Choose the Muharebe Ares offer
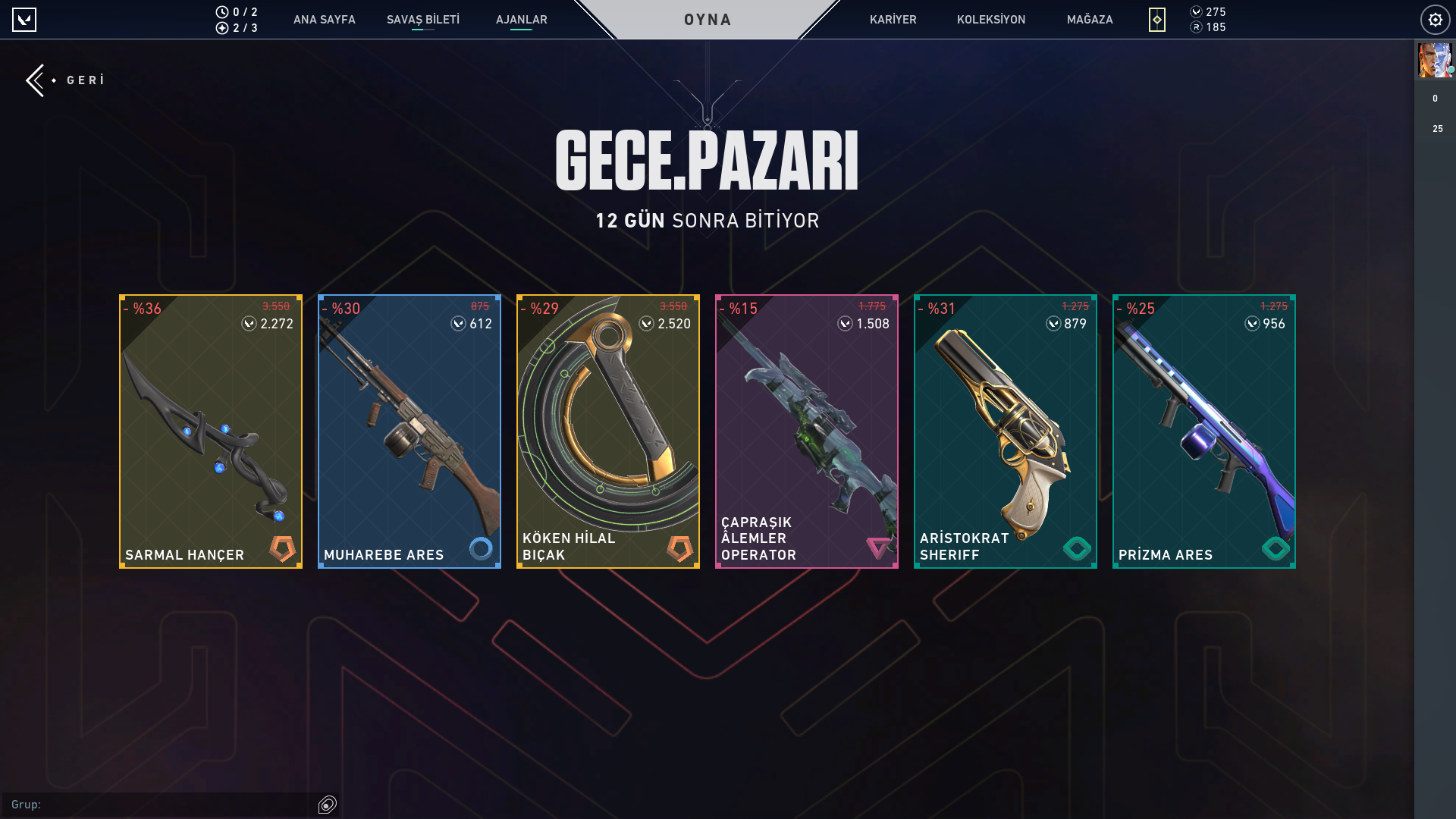 tap(409, 431)
